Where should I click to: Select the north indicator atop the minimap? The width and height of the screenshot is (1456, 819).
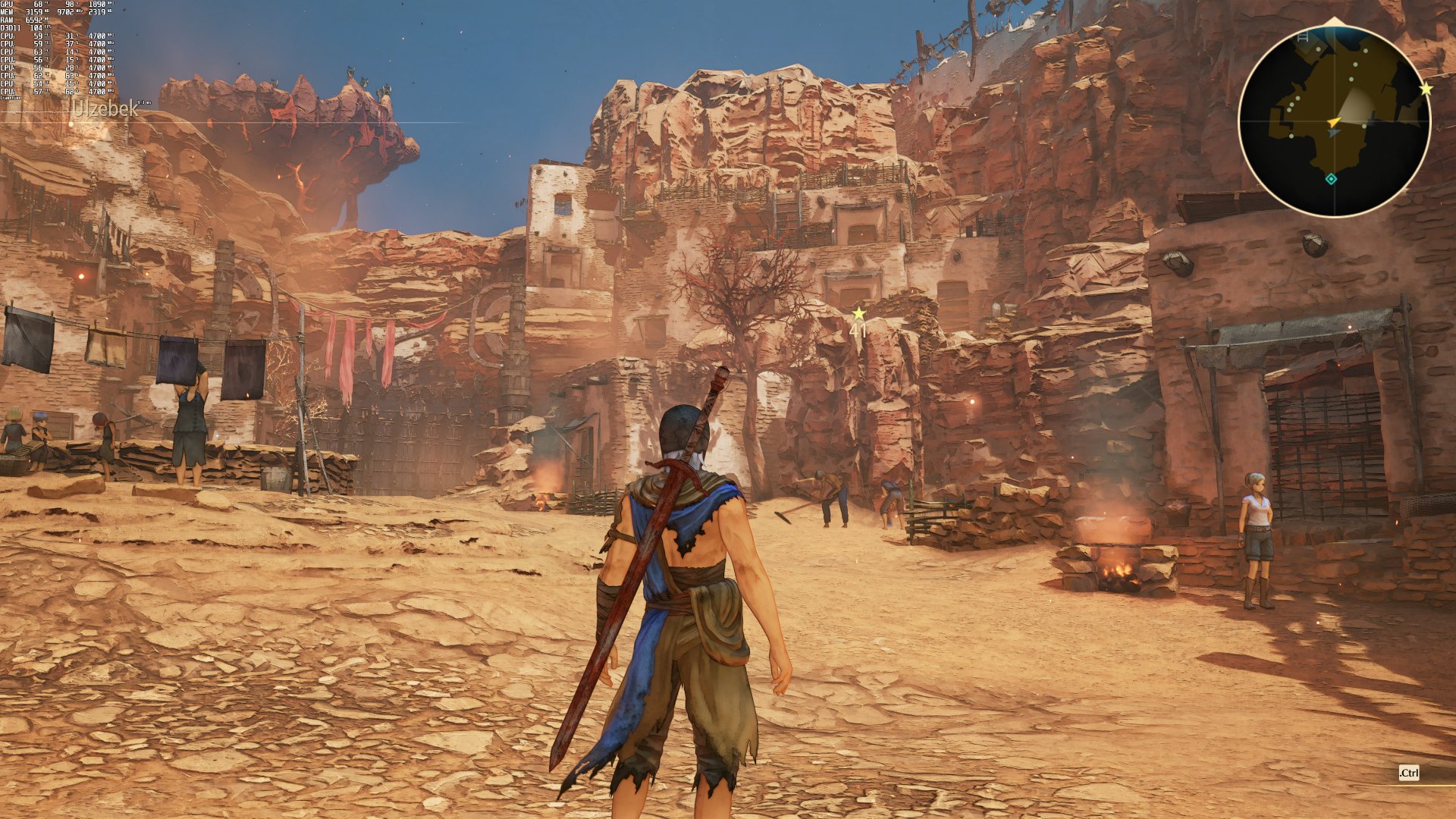[x=1333, y=20]
